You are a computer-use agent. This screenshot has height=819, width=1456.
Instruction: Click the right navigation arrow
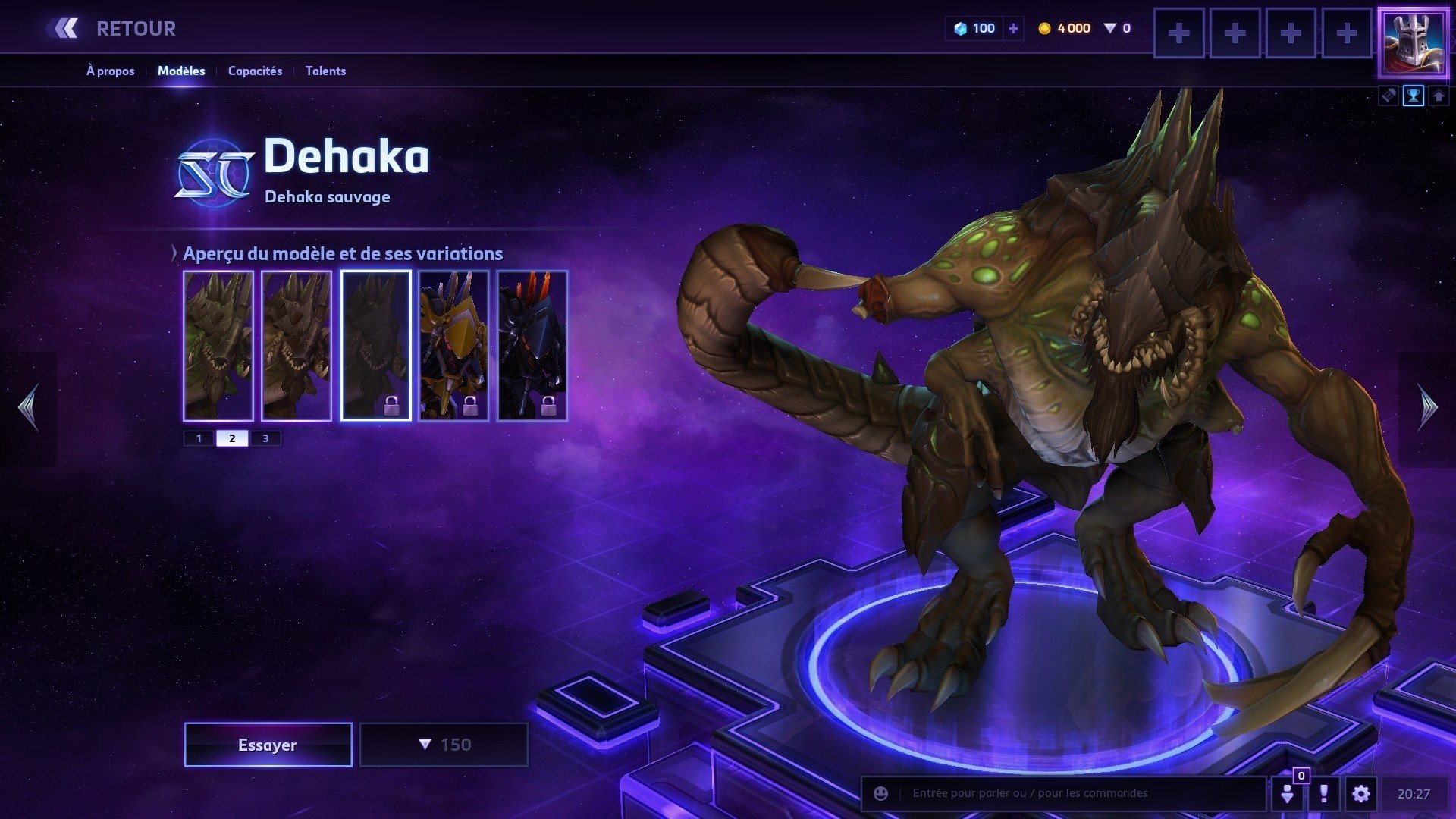coord(1429,407)
